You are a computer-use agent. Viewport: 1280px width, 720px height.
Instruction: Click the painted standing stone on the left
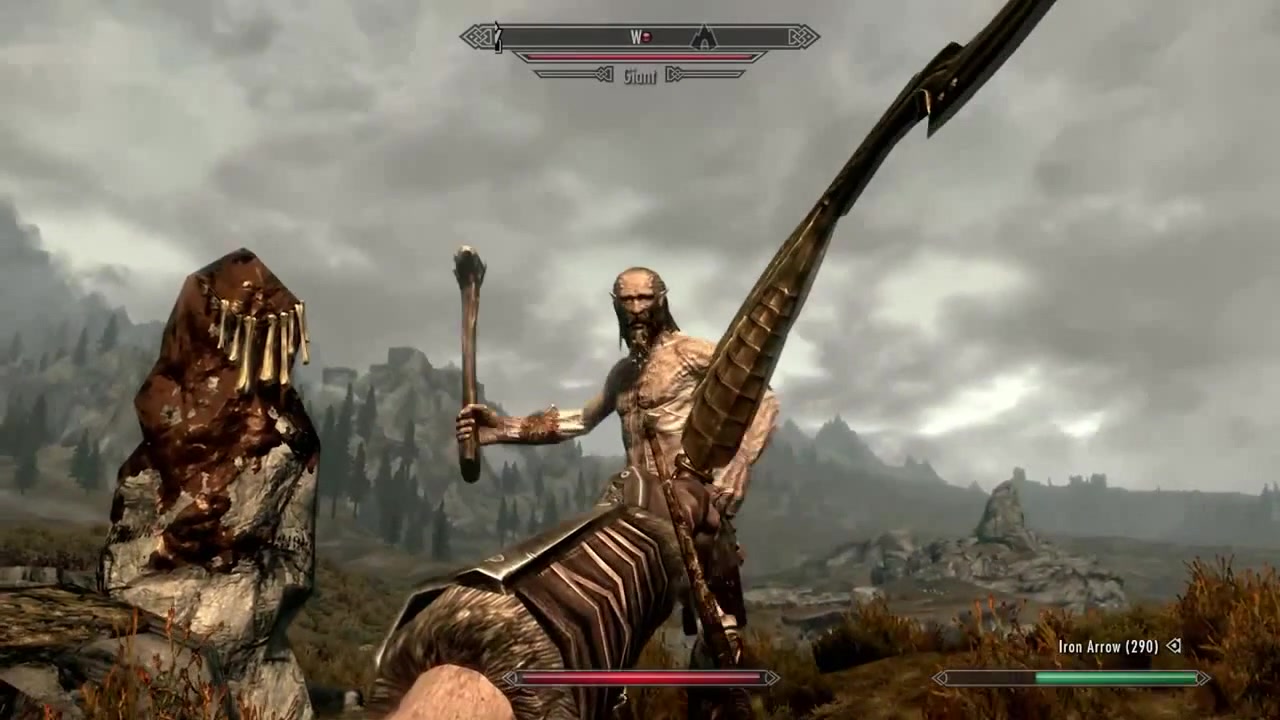(210, 420)
